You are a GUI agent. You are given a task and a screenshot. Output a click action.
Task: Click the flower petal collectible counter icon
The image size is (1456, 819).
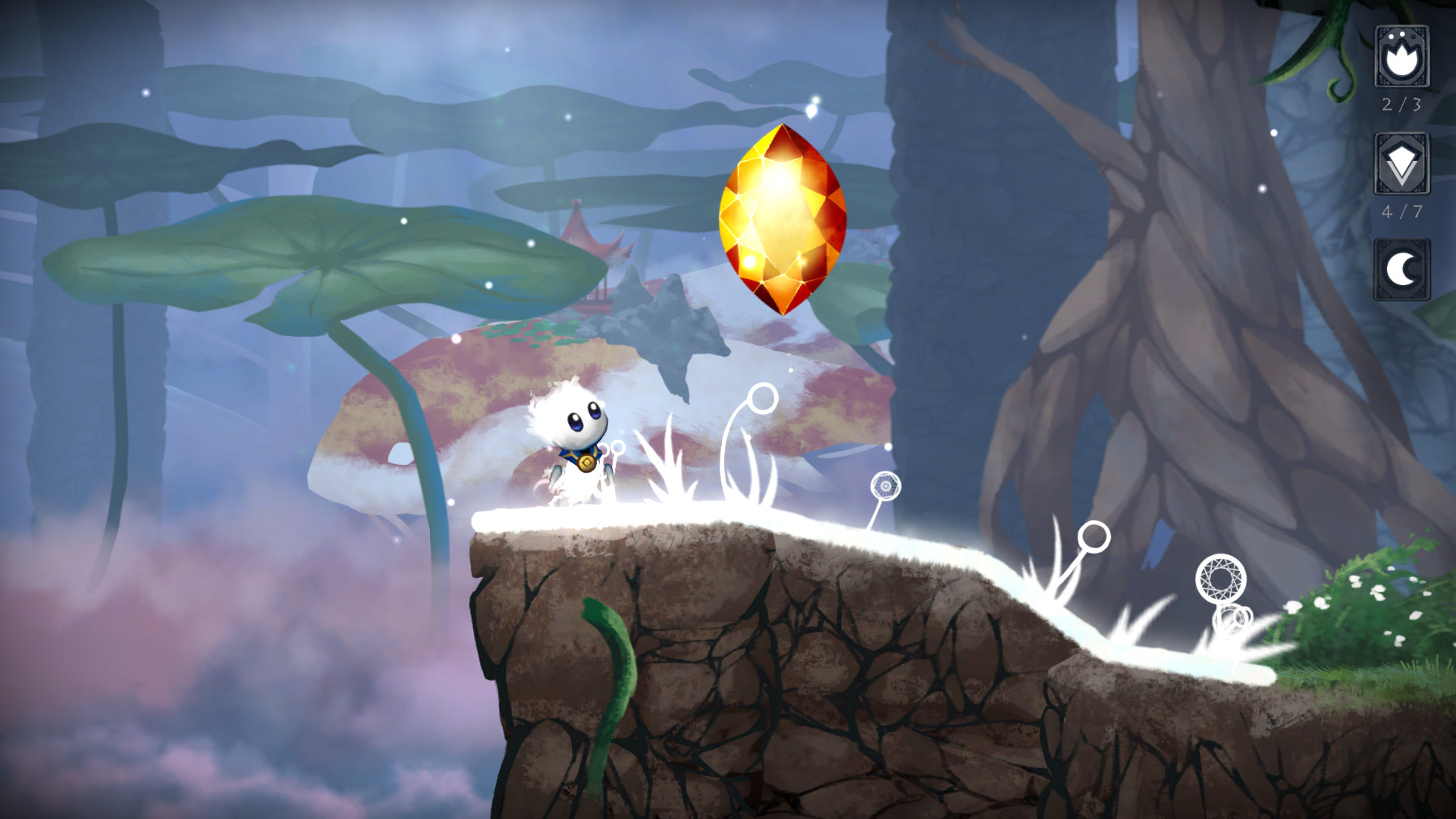tap(1402, 57)
